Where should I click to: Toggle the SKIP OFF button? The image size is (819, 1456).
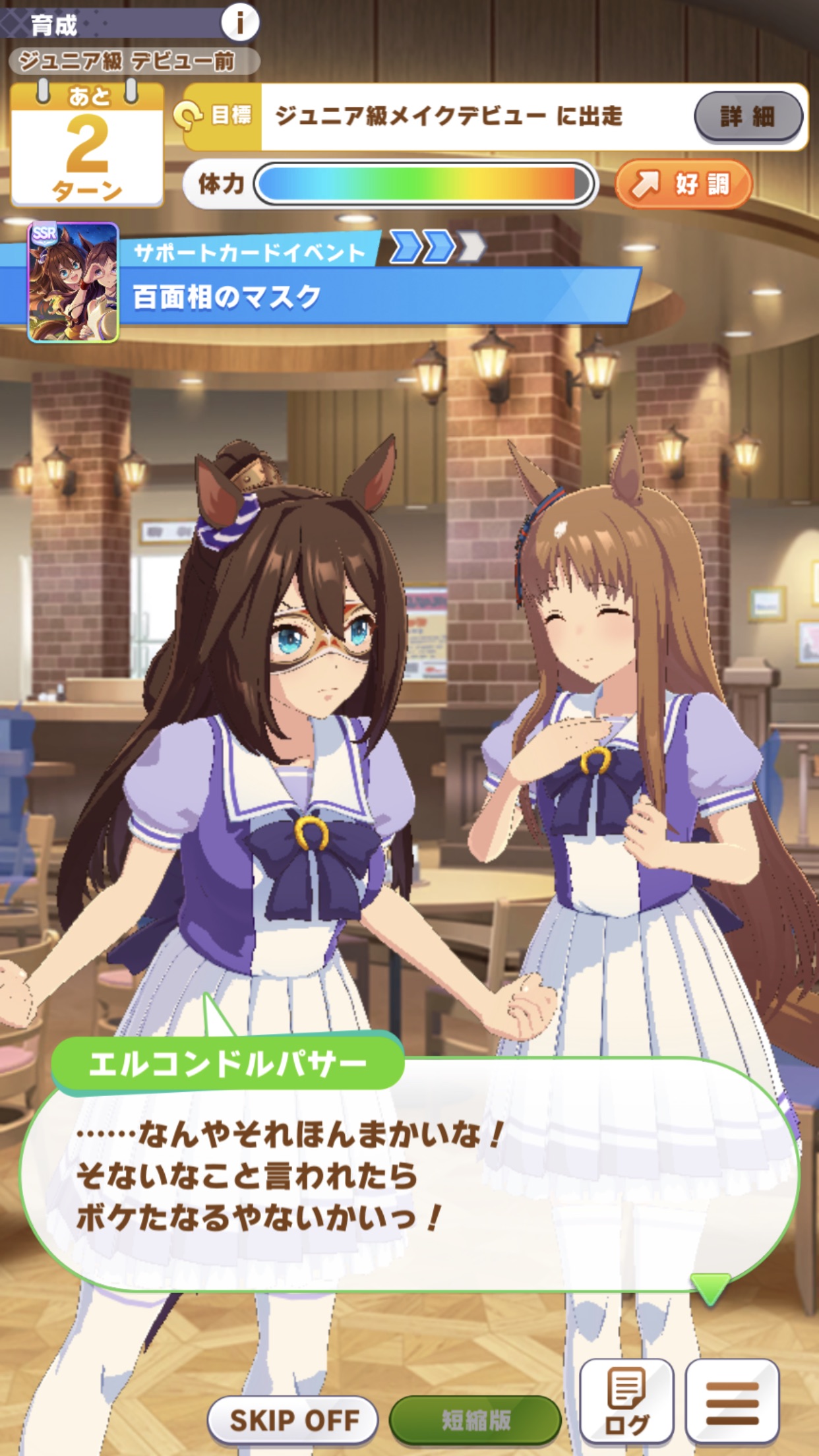click(x=293, y=1419)
